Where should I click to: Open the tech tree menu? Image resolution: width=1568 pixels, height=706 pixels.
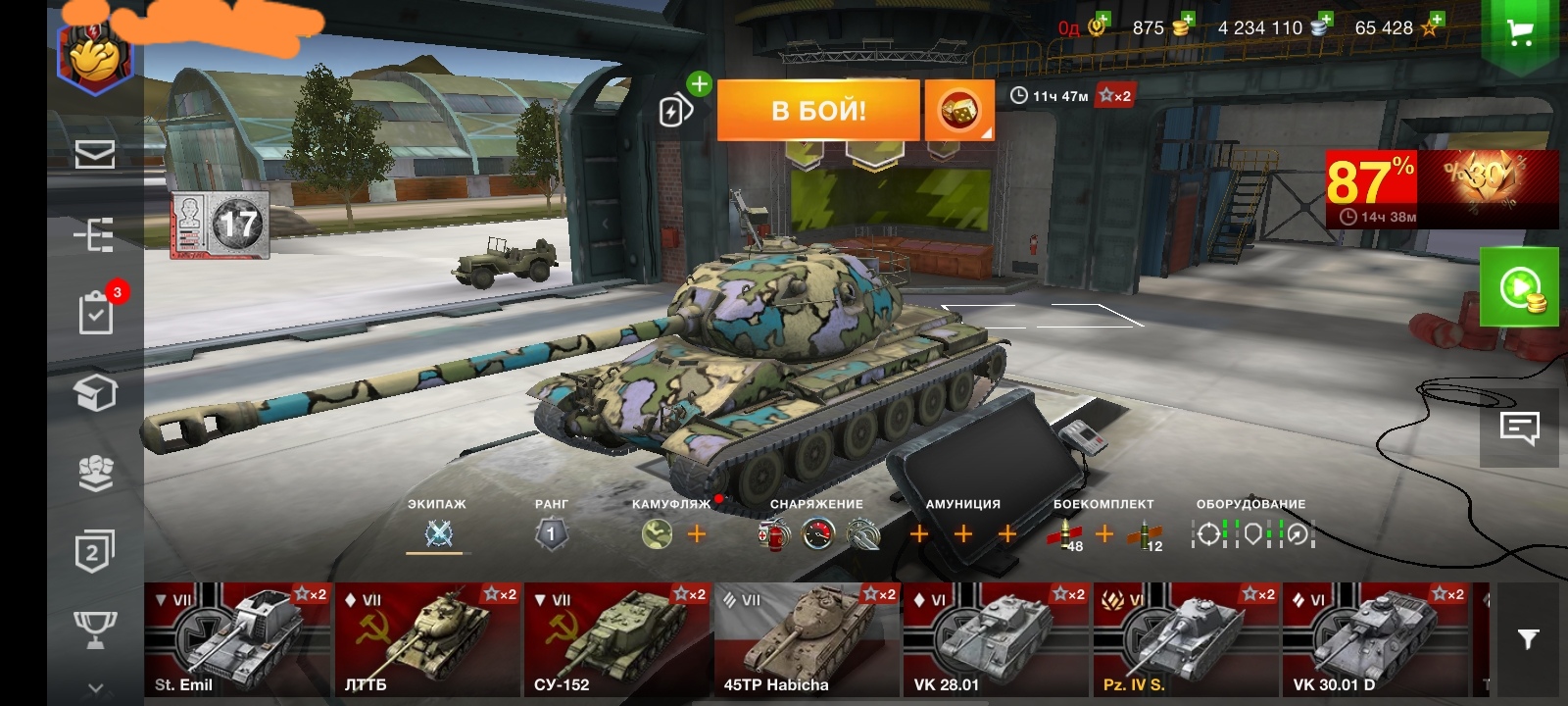click(x=95, y=234)
